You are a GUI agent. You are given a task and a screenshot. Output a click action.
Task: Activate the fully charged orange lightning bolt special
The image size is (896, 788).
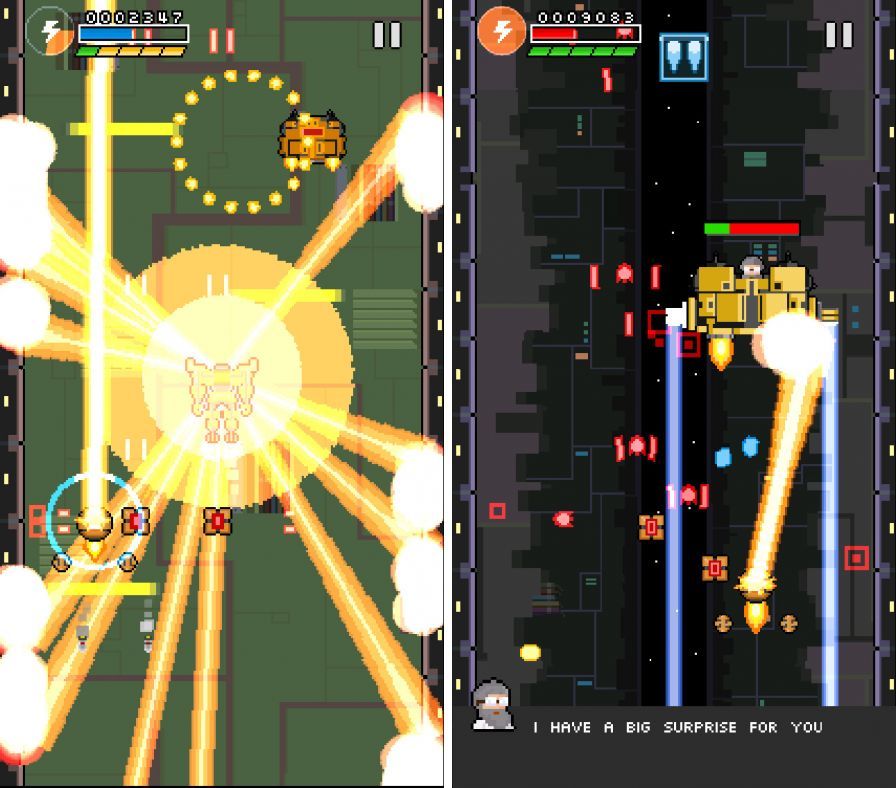502,31
